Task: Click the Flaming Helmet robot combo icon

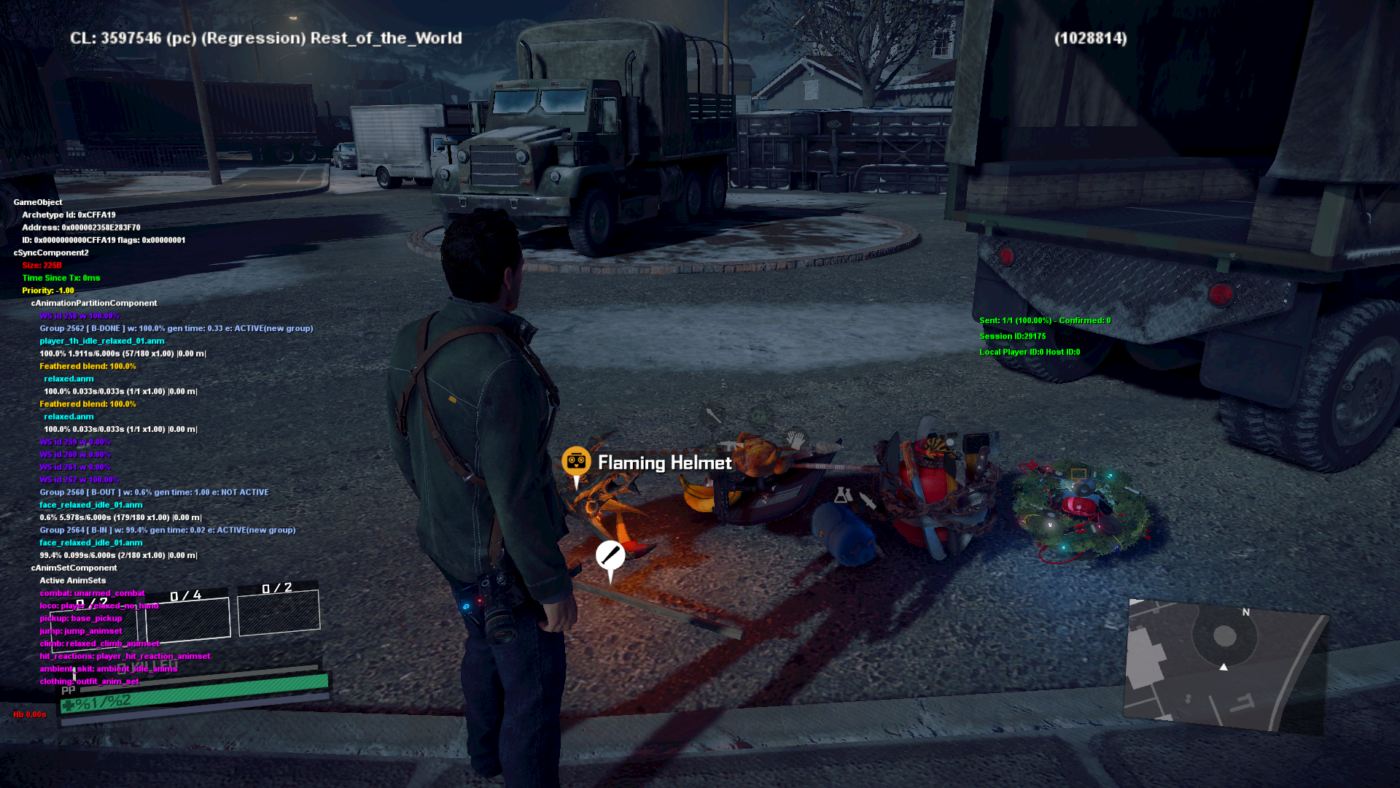Action: tap(575, 460)
